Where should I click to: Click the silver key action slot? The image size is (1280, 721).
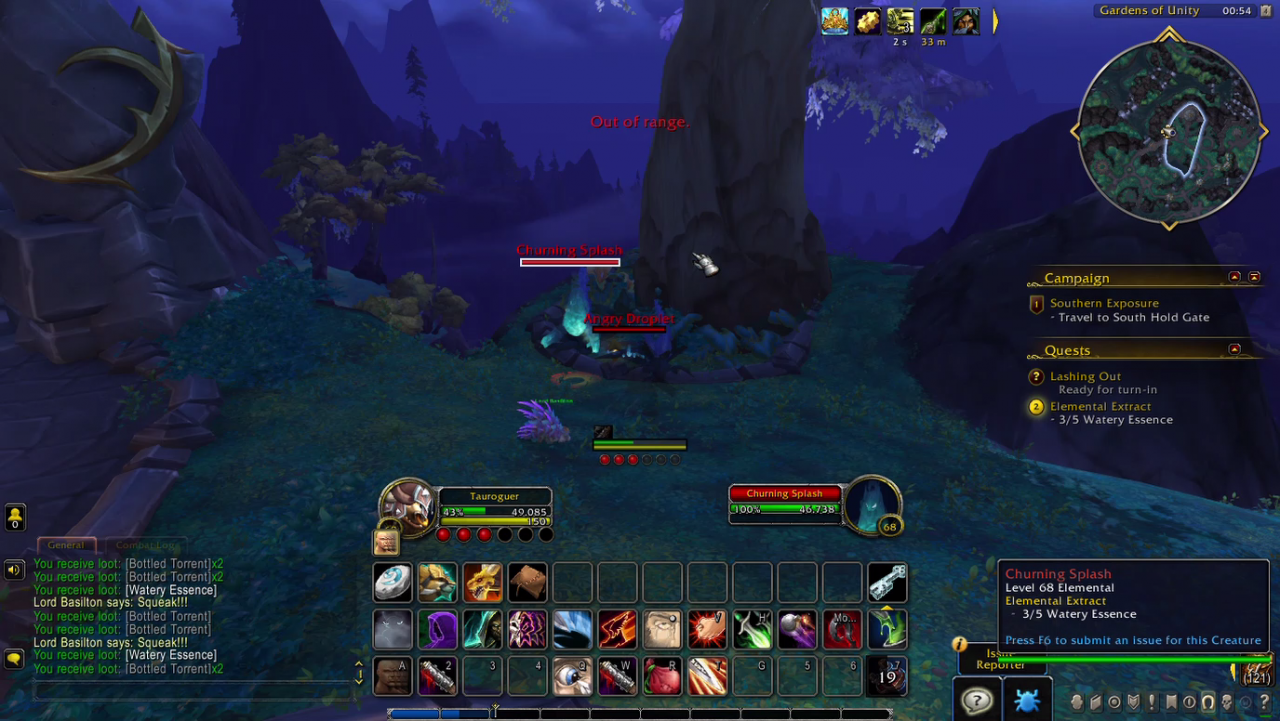pos(887,582)
